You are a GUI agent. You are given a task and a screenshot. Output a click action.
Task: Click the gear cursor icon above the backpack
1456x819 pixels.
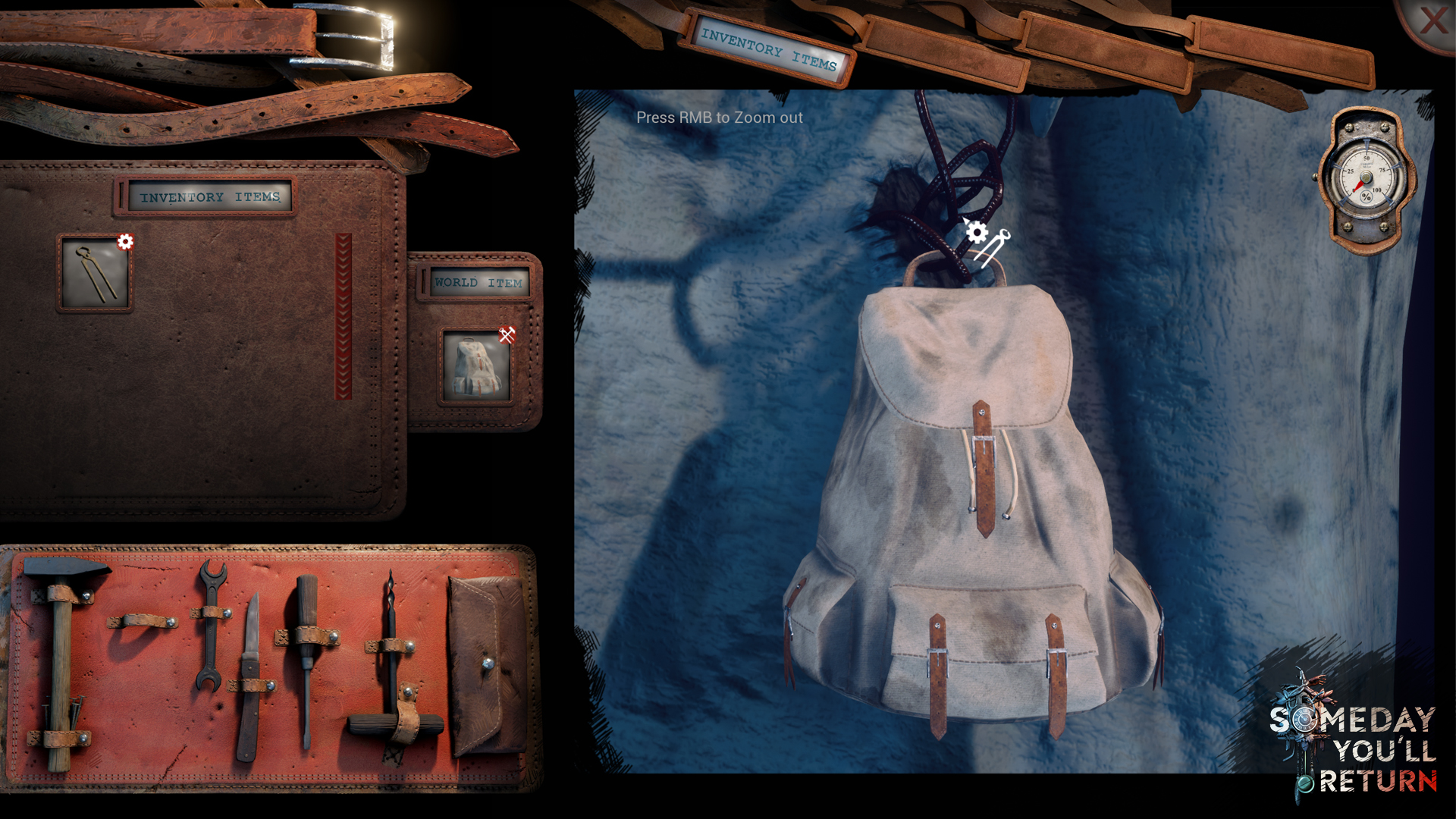[x=977, y=233]
